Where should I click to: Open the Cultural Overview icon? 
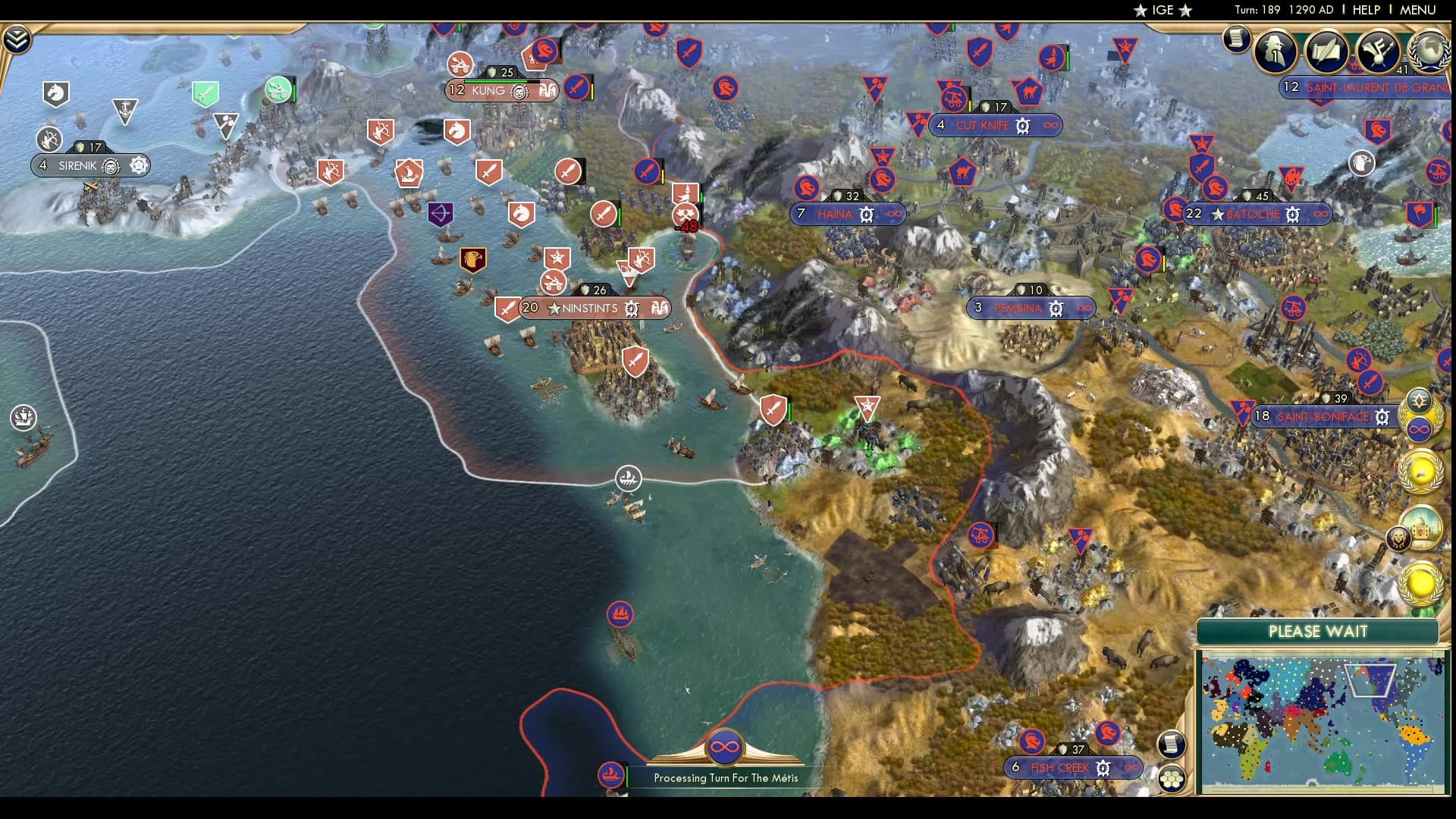point(1376,50)
